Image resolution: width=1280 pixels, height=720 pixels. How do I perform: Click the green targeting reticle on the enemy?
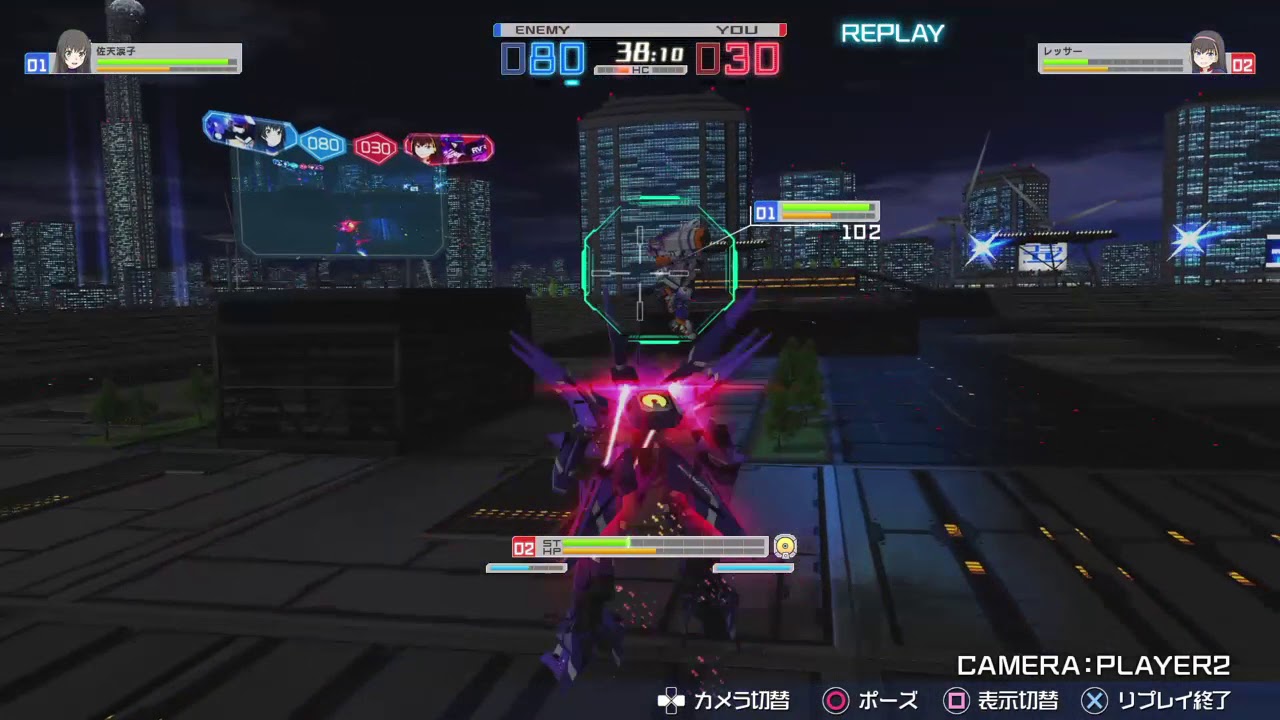[658, 272]
